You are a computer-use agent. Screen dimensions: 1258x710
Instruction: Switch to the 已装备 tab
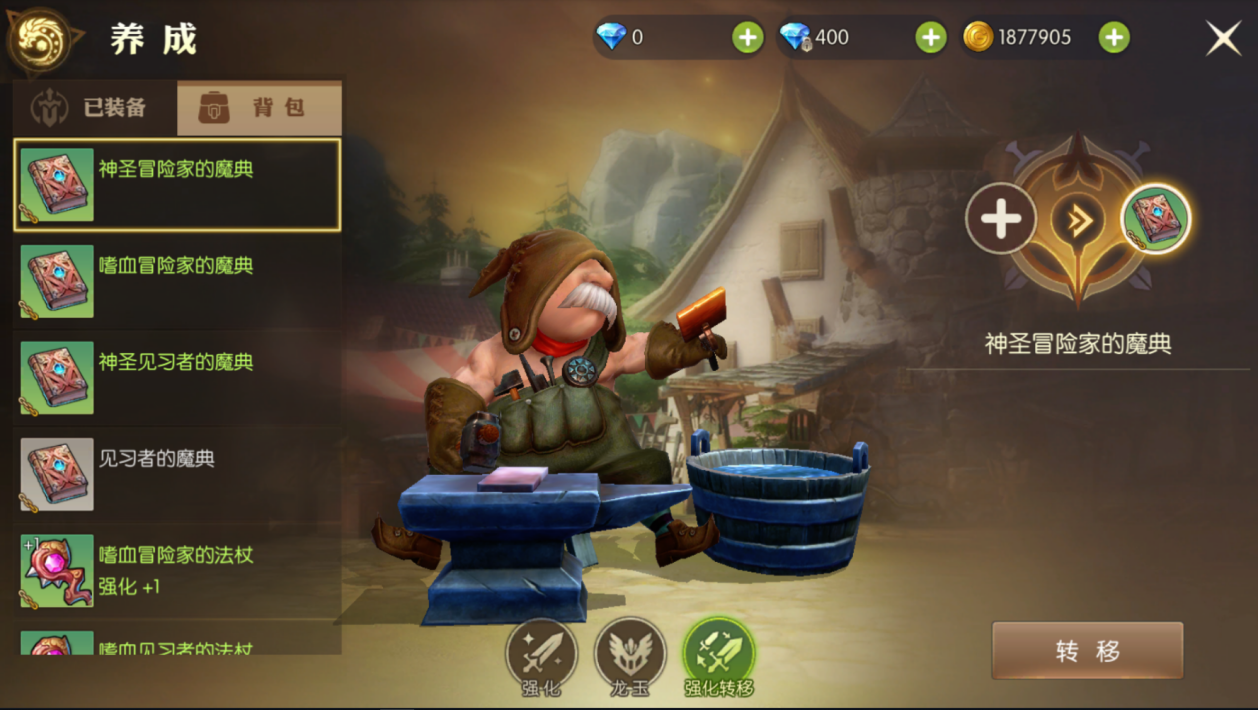pos(95,108)
